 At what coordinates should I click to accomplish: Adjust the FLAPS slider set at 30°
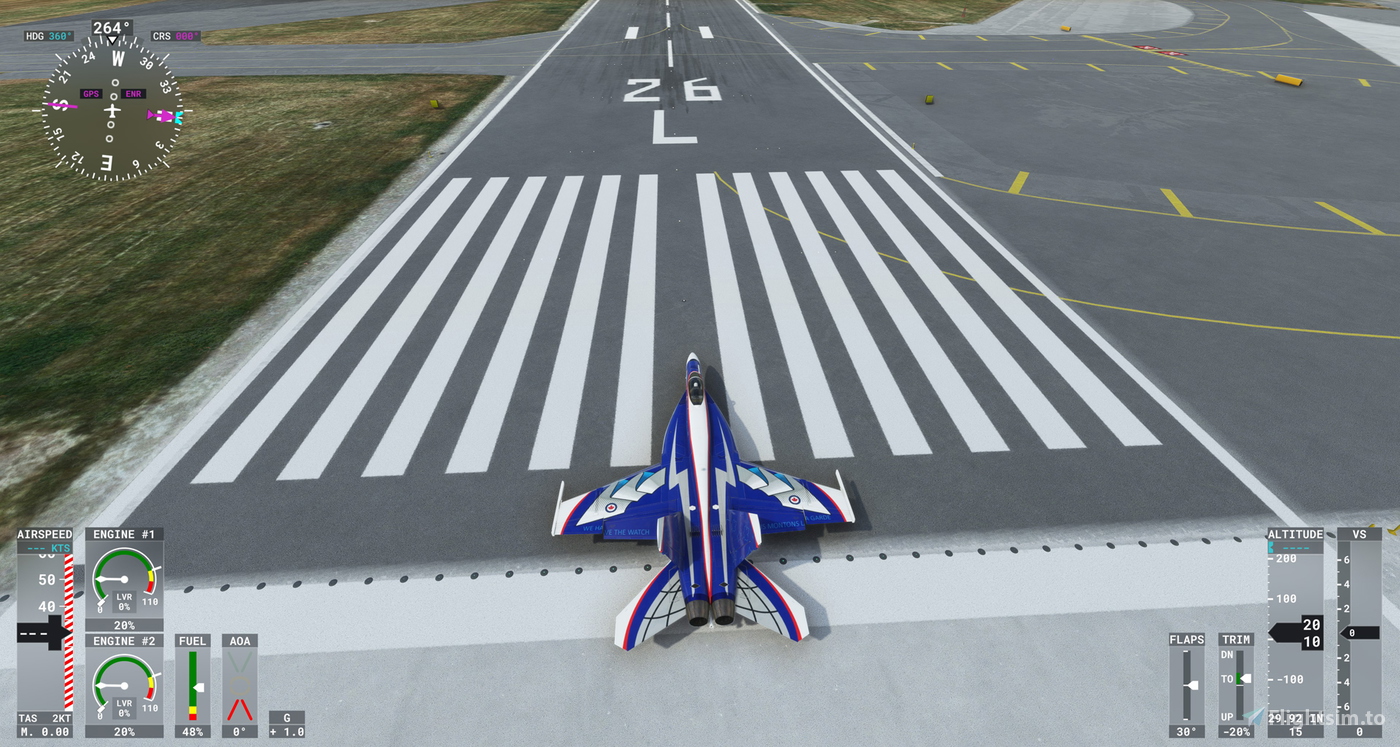point(1191,685)
